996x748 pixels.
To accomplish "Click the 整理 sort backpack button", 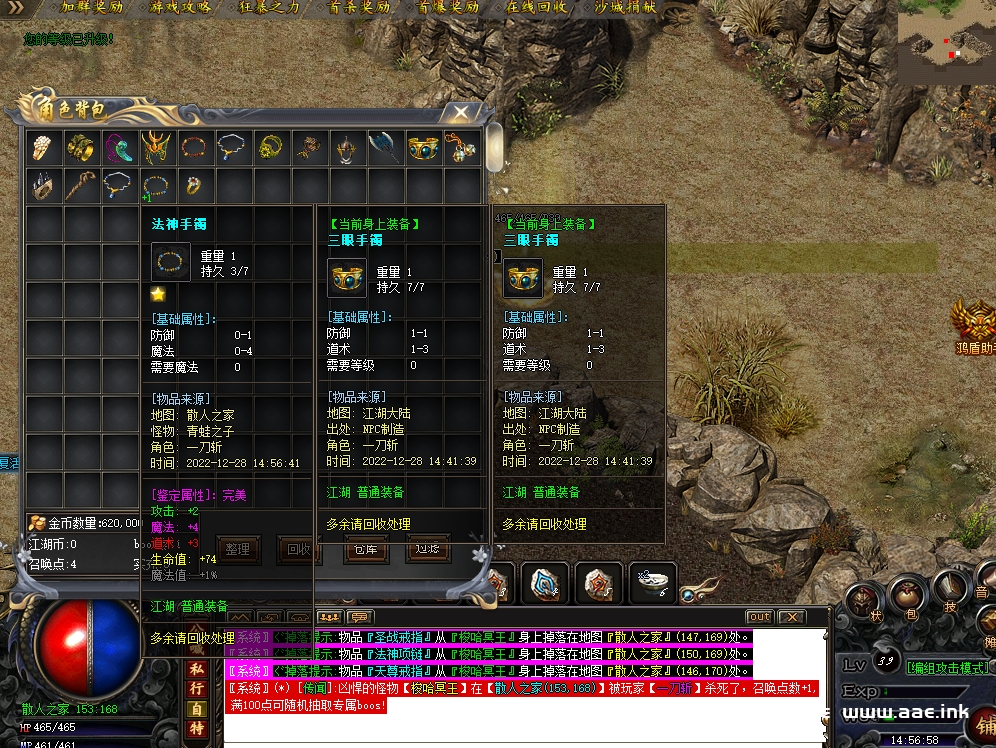I will 237,549.
